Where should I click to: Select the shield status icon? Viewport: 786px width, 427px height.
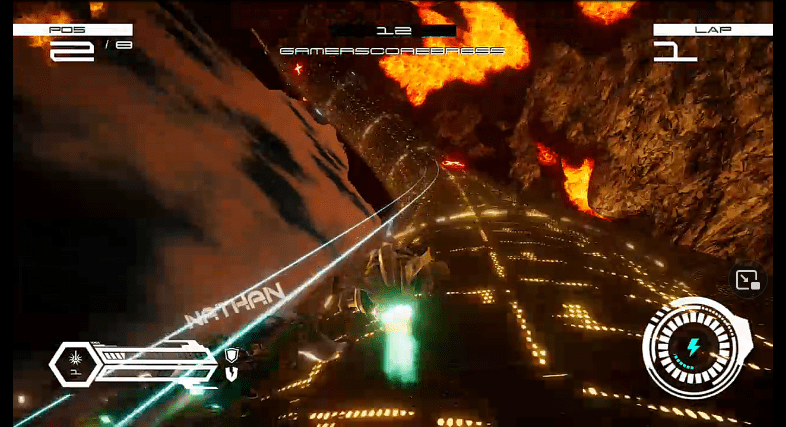[232, 355]
